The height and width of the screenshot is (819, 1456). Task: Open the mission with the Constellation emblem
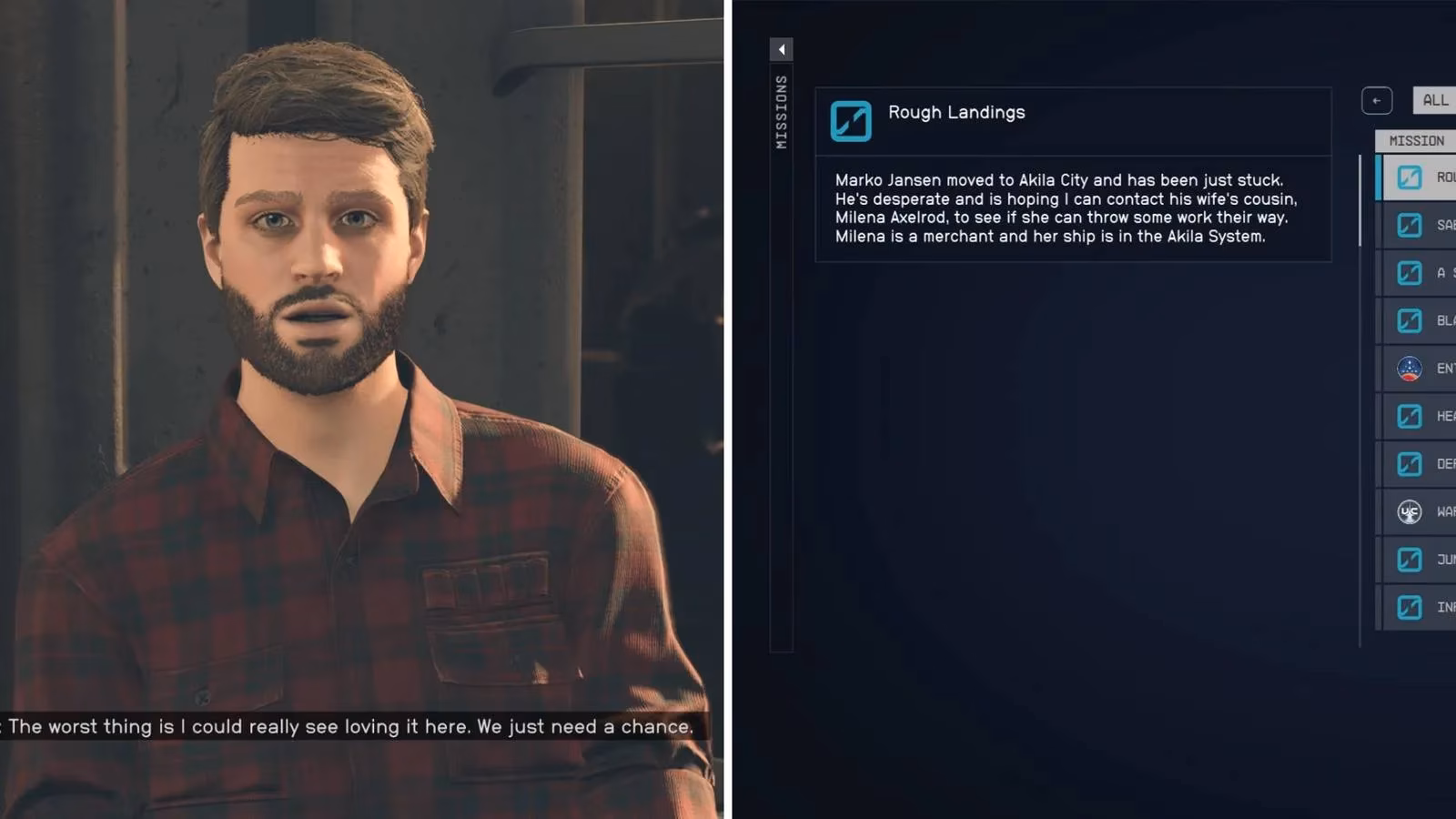pyautogui.click(x=1420, y=369)
